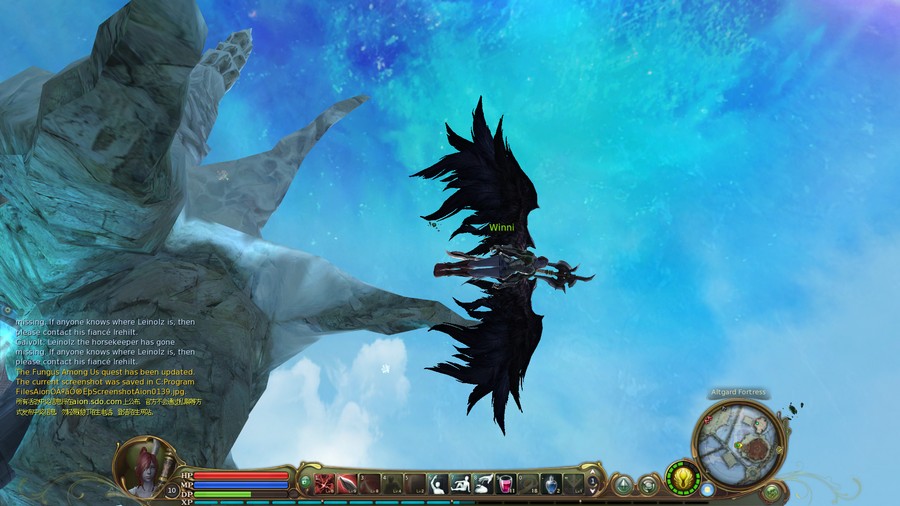Click the hotbar page number switcher
900x506 pixels.
coord(592,484)
